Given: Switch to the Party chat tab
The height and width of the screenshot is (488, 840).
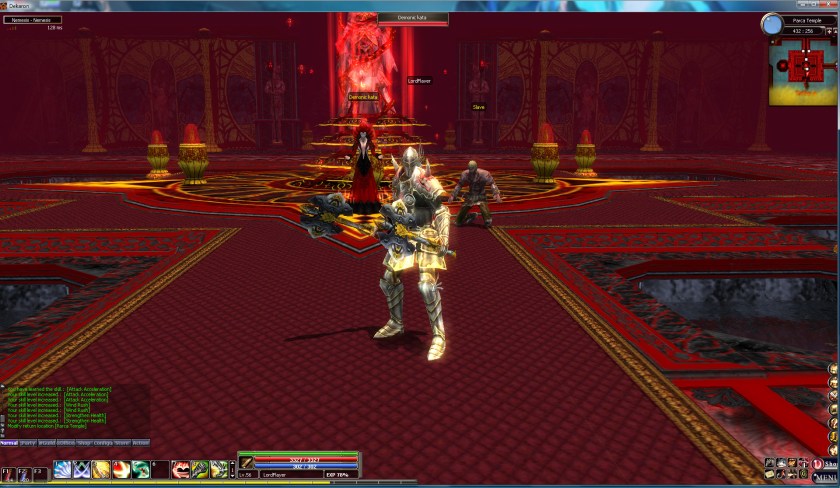Looking at the screenshot, I should [x=28, y=442].
